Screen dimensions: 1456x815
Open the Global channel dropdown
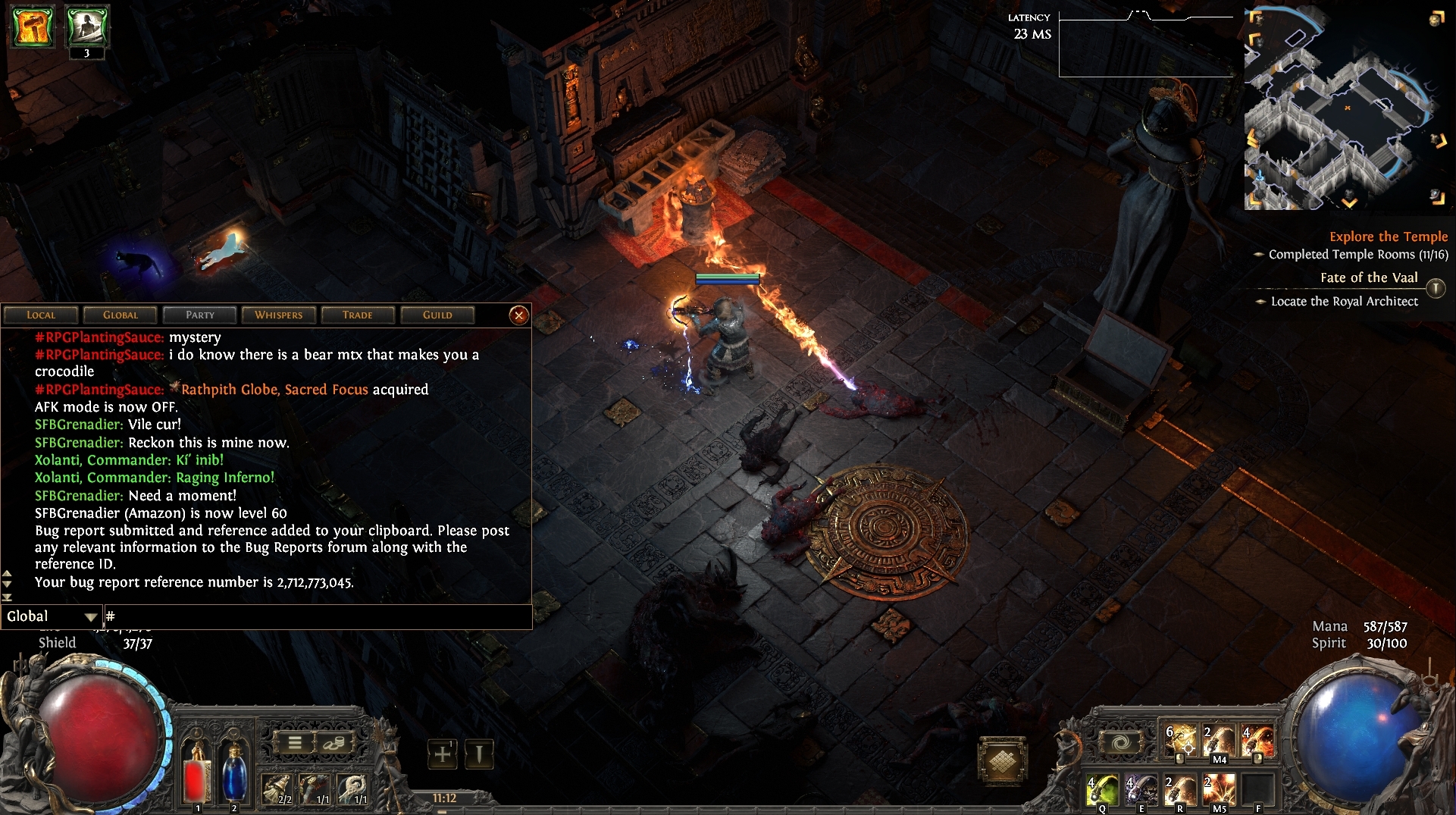tap(52, 616)
